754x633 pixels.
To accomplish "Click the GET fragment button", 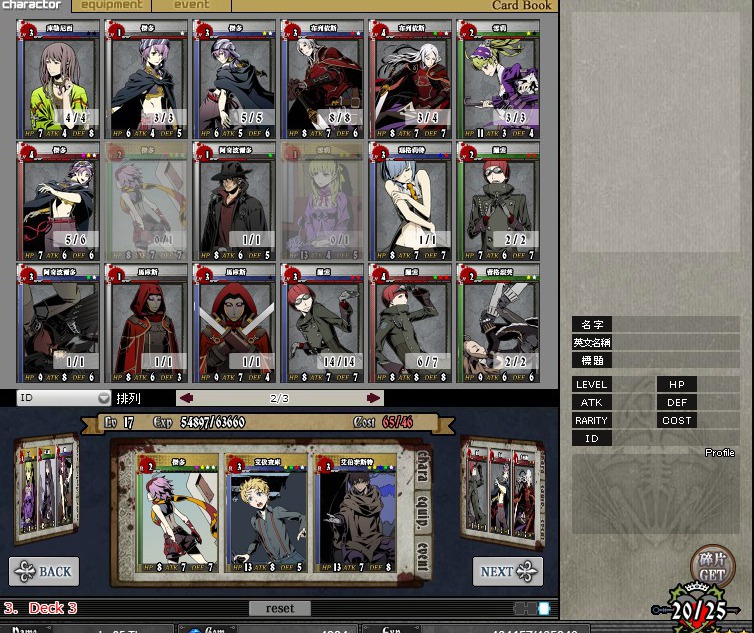I will coord(712,567).
